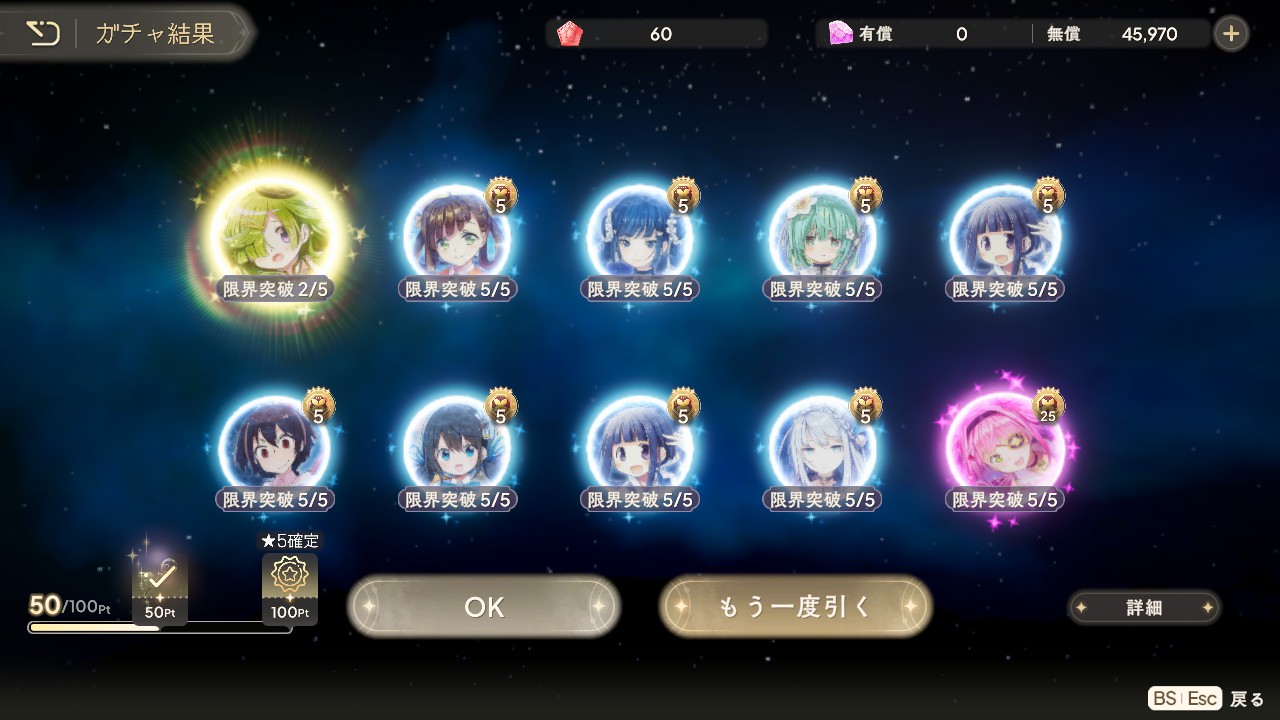
Task: Click the claimed 50Pt reward marker
Action: (x=160, y=587)
